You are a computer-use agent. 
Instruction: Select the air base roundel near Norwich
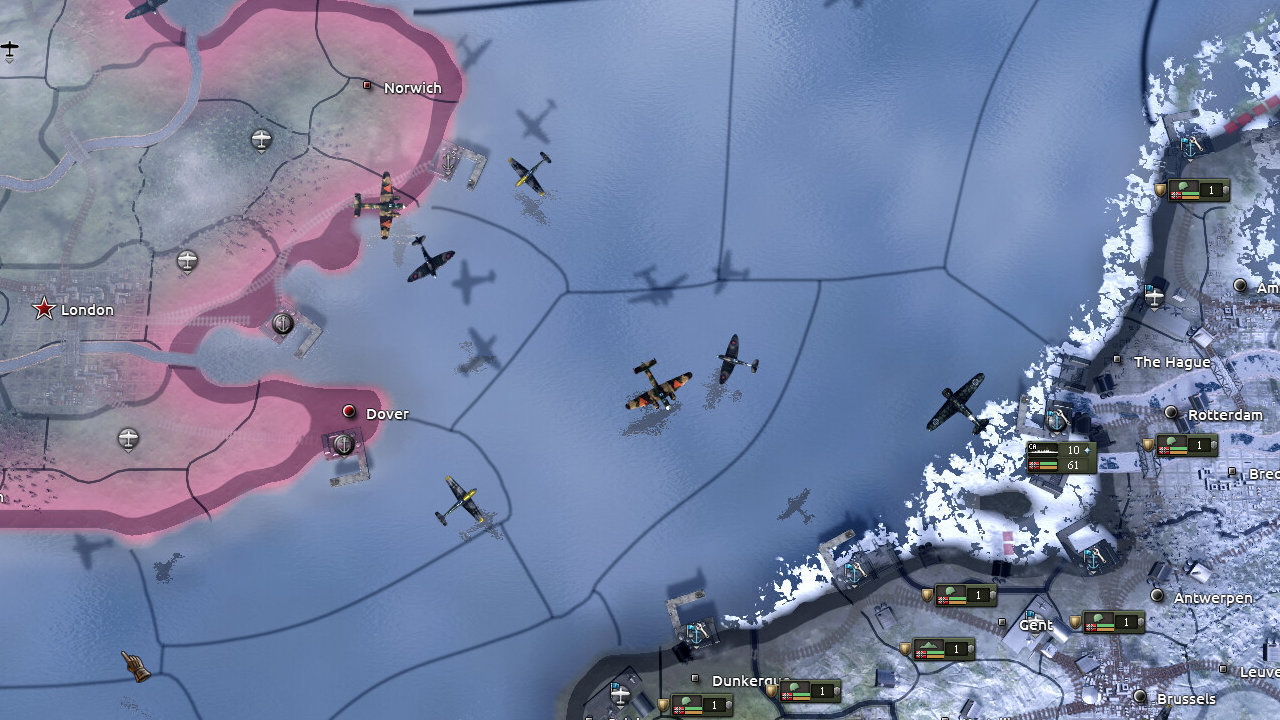click(x=261, y=137)
